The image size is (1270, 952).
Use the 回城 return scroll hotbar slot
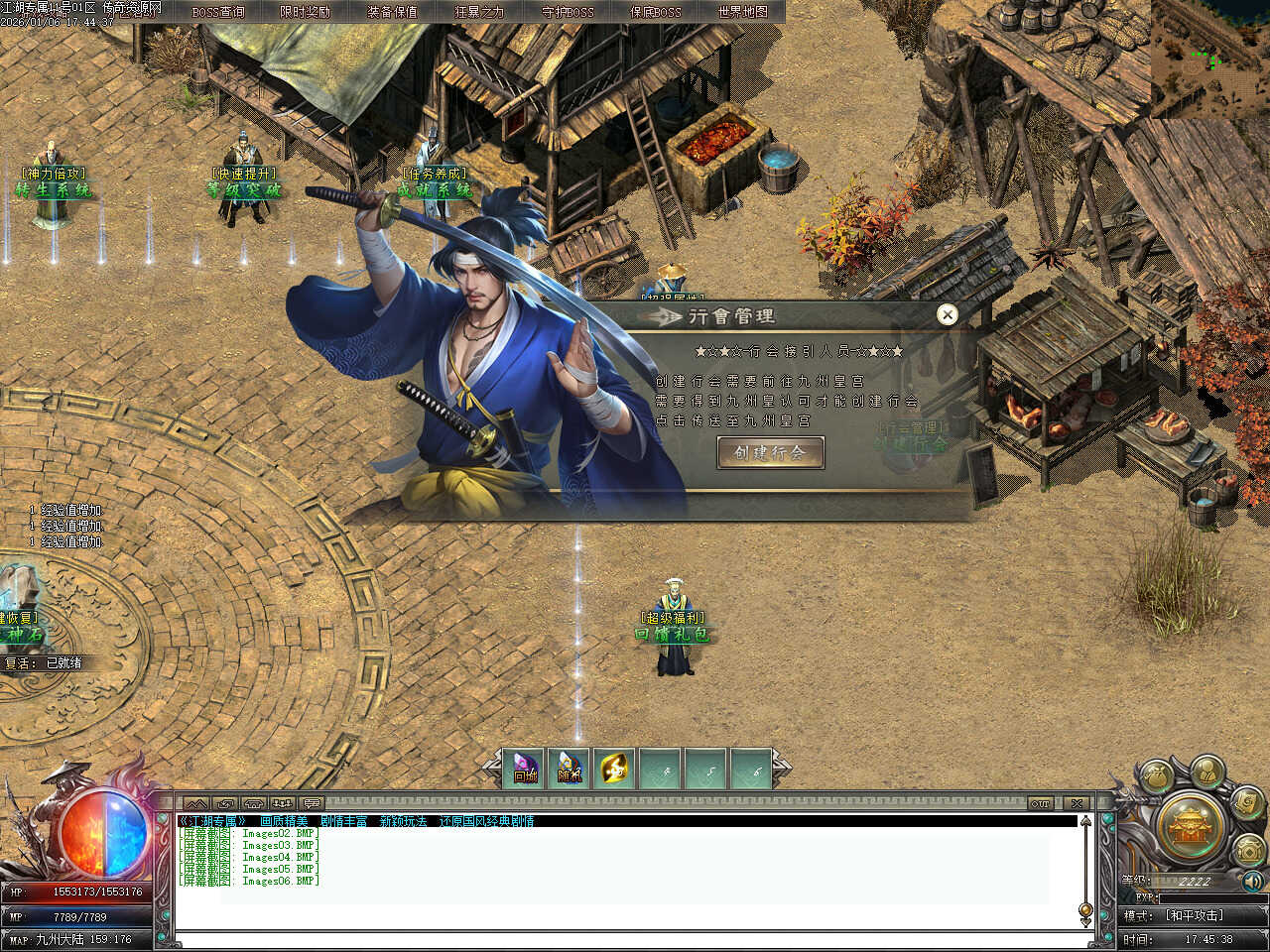click(x=525, y=769)
